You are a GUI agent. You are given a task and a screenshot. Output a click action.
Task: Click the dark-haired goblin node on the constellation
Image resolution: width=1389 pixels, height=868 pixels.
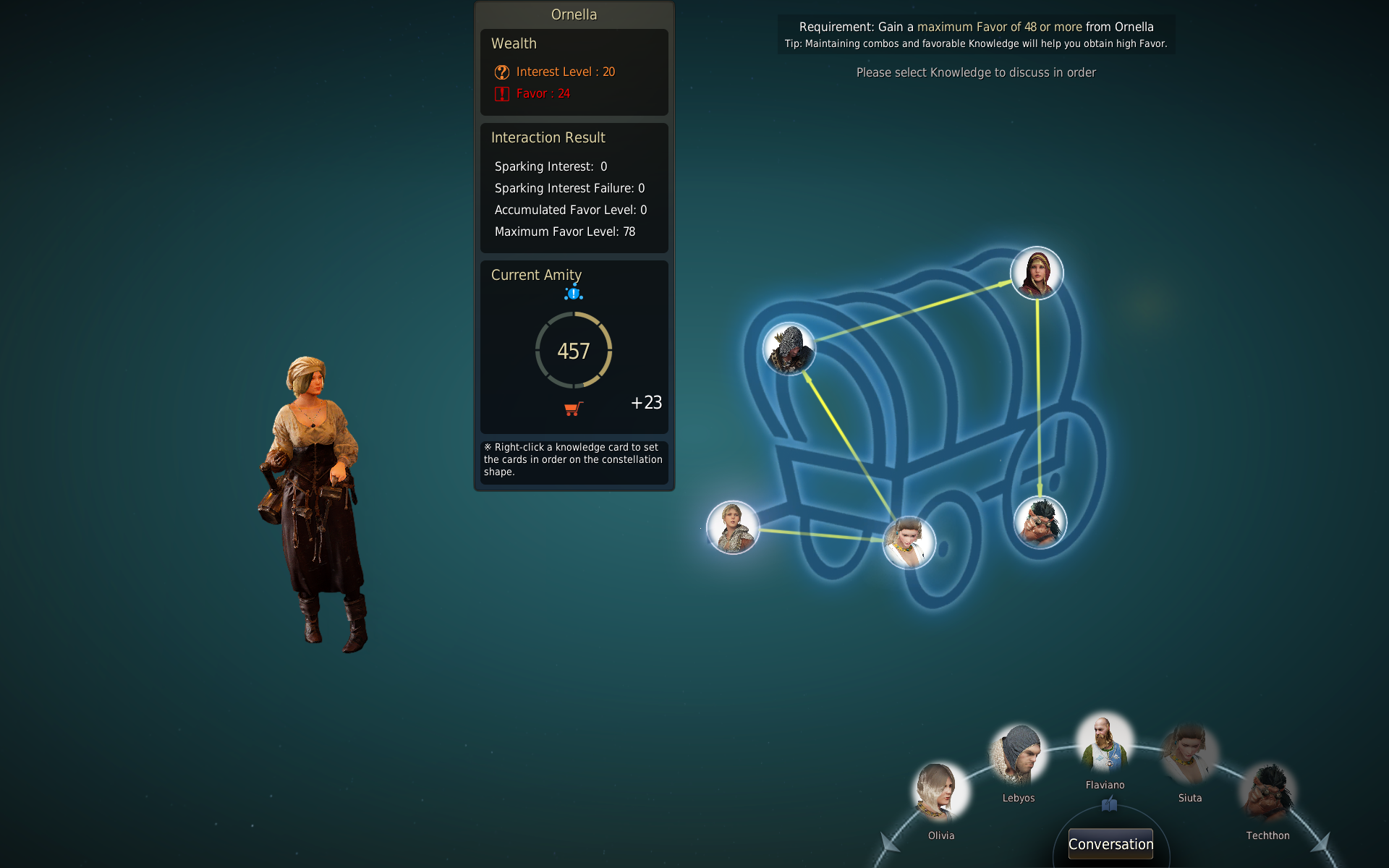pos(1040,522)
